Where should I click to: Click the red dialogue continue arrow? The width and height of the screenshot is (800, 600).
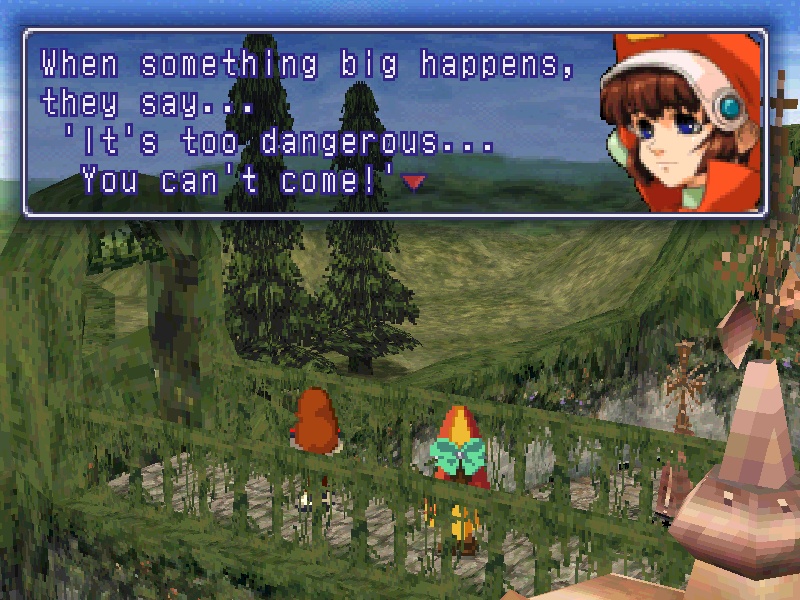pyautogui.click(x=413, y=181)
